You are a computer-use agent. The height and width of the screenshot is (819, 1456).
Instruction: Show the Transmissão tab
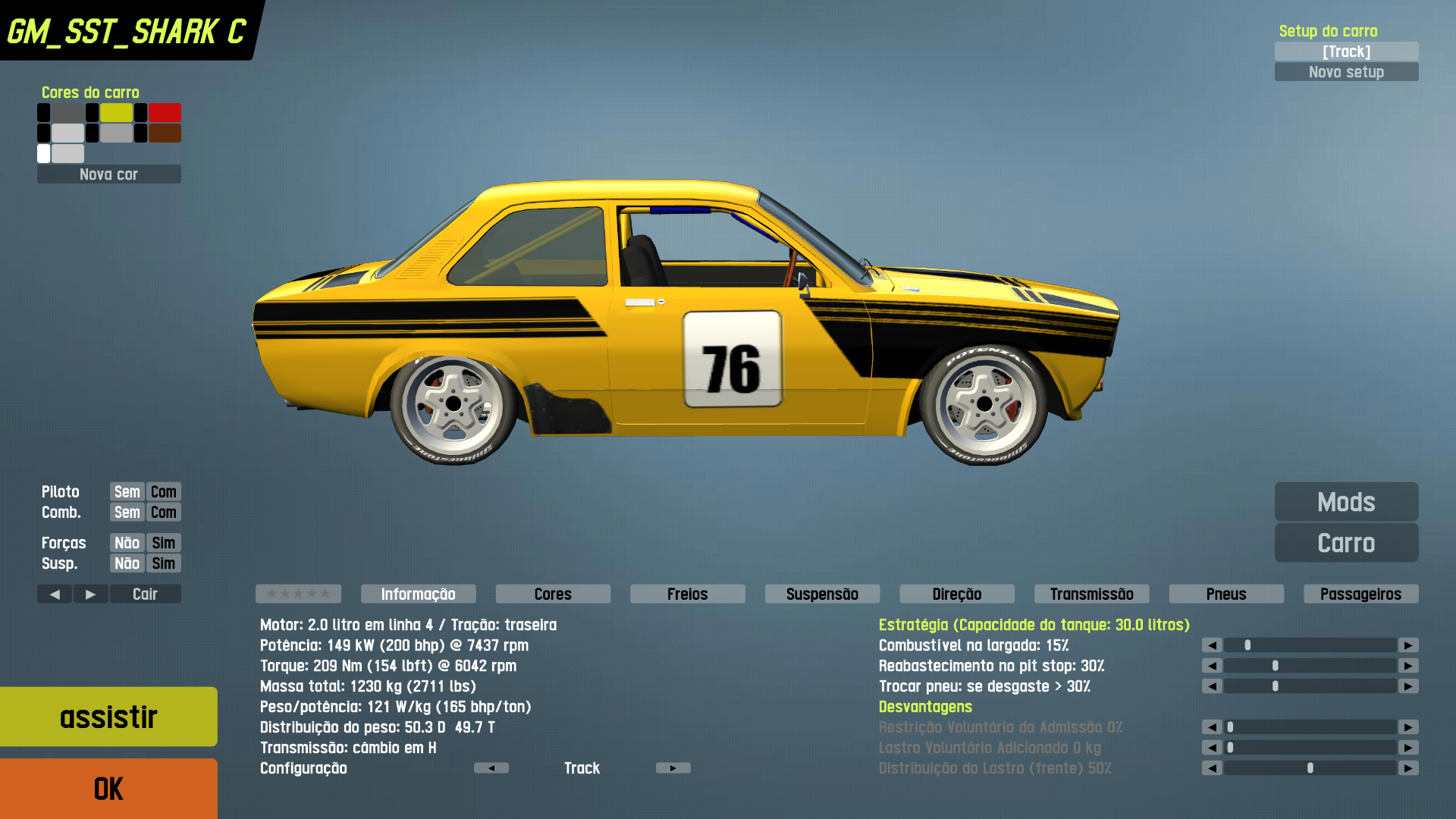tap(1091, 594)
